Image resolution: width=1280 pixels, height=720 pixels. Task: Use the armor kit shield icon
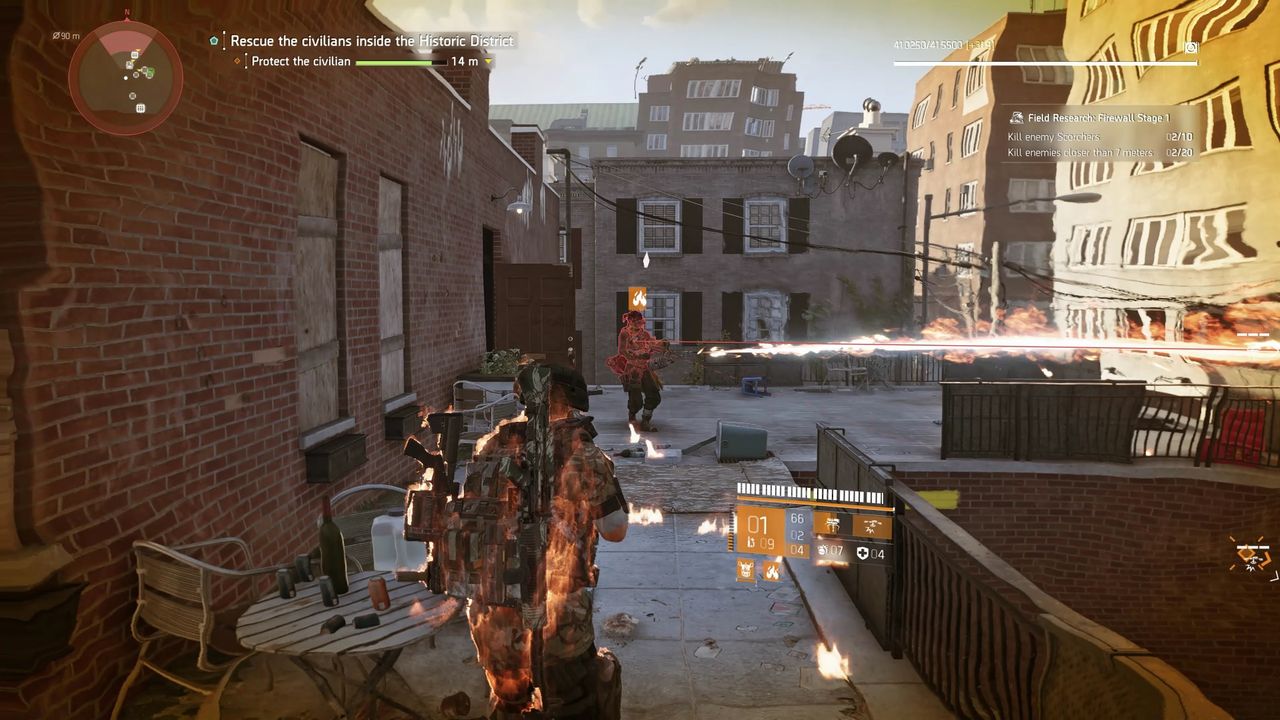(862, 553)
